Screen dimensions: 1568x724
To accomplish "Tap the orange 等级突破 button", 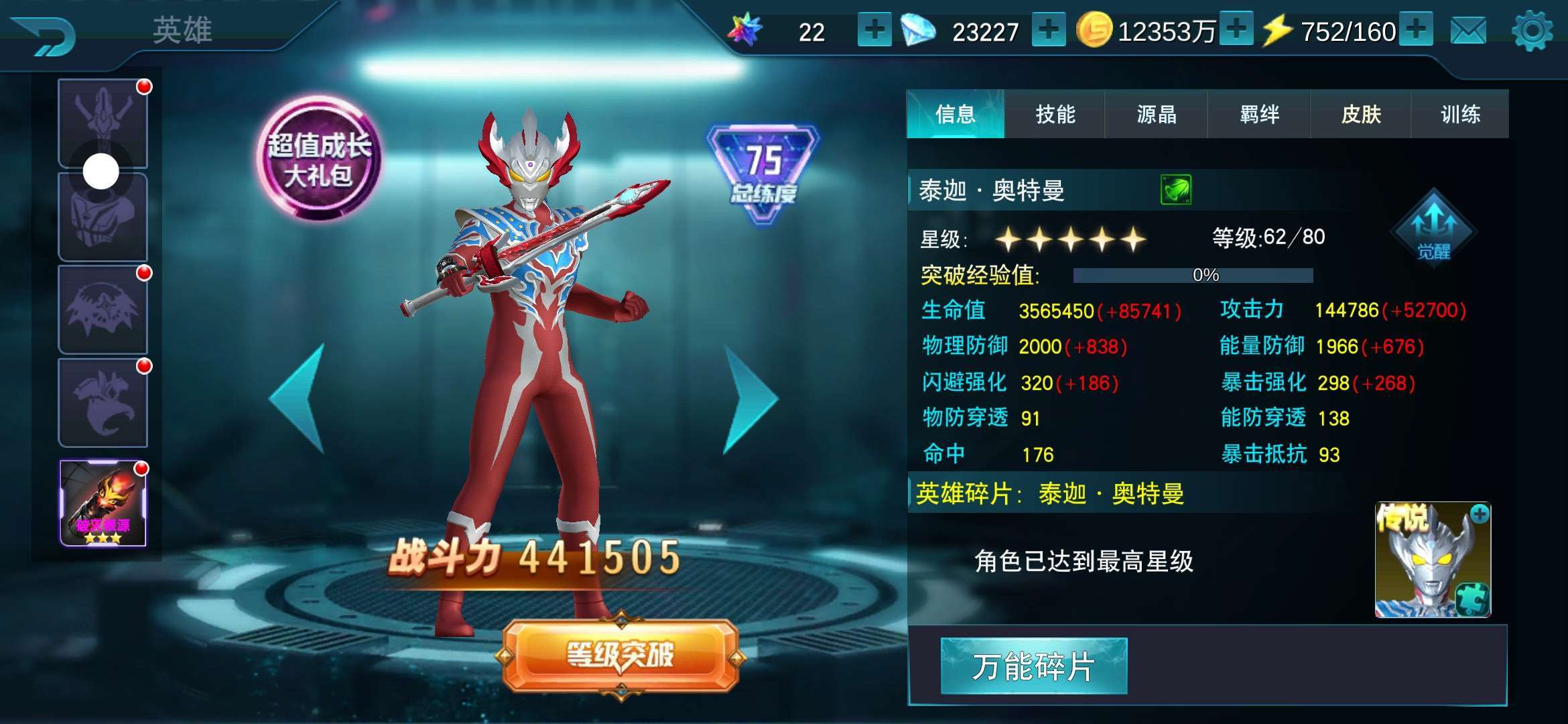I will [620, 655].
